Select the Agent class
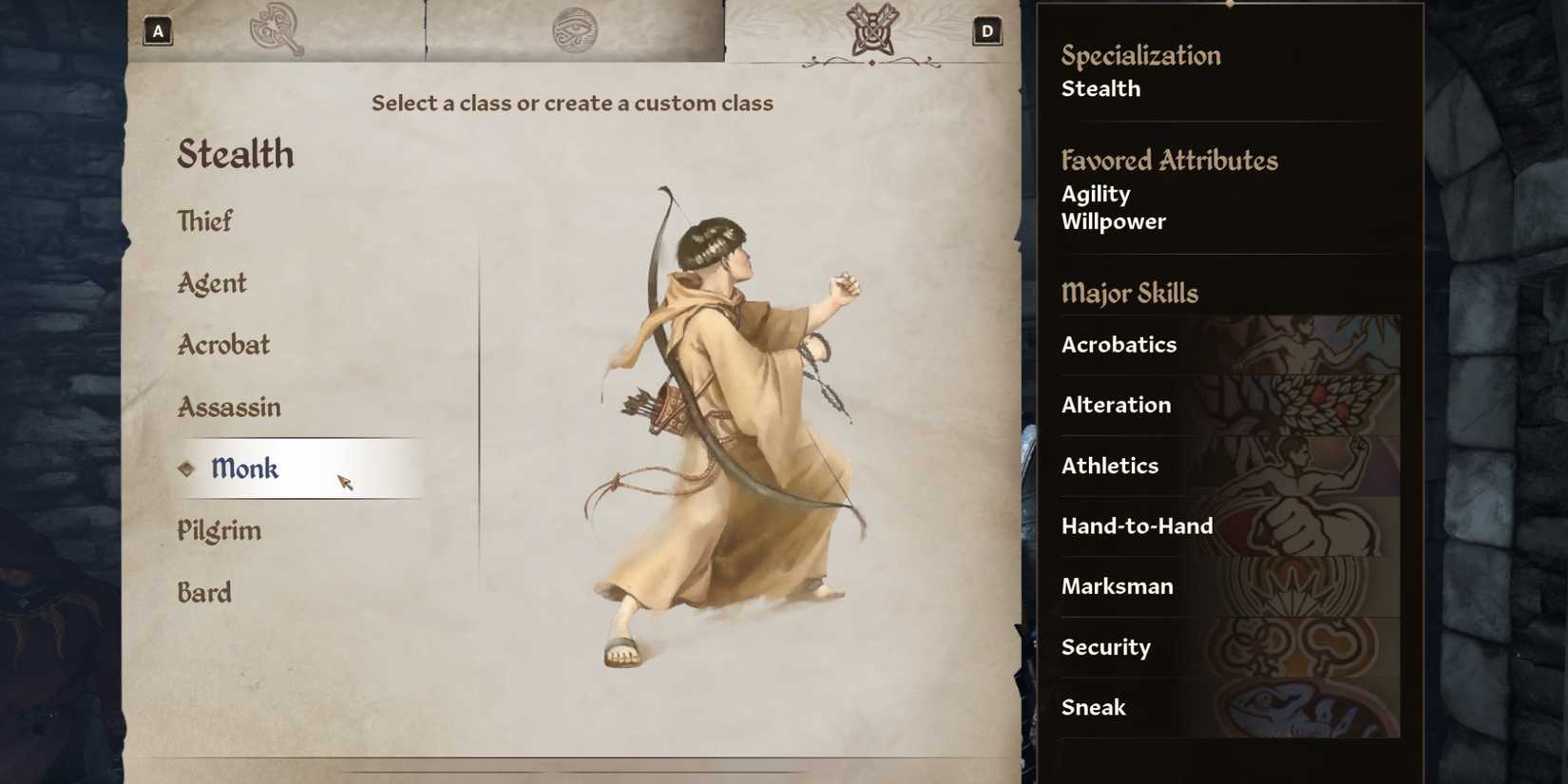 pyautogui.click(x=210, y=282)
